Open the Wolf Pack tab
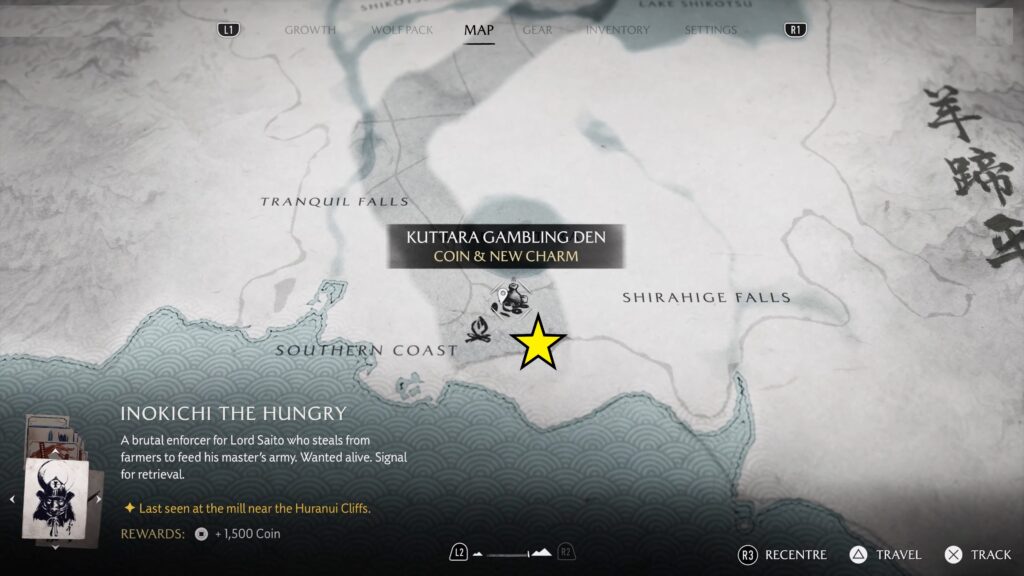Image resolution: width=1024 pixels, height=576 pixels. (x=402, y=30)
